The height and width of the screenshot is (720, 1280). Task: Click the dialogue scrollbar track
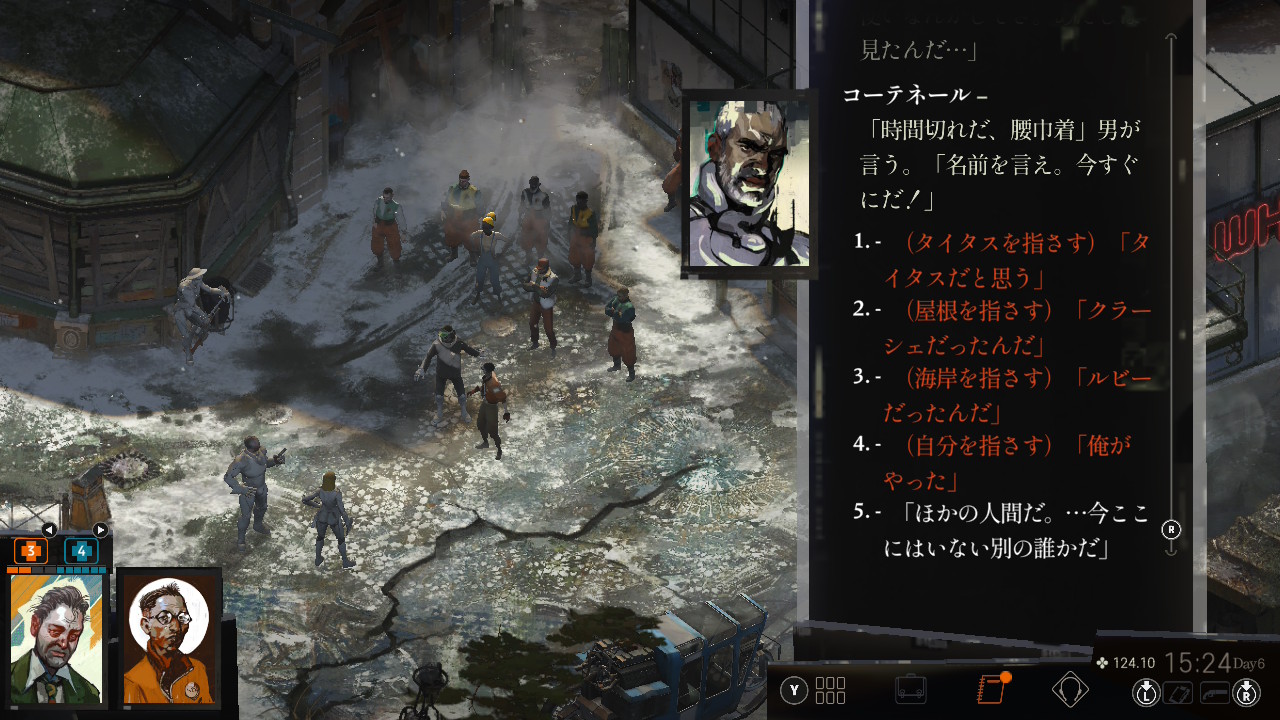coord(1171,300)
